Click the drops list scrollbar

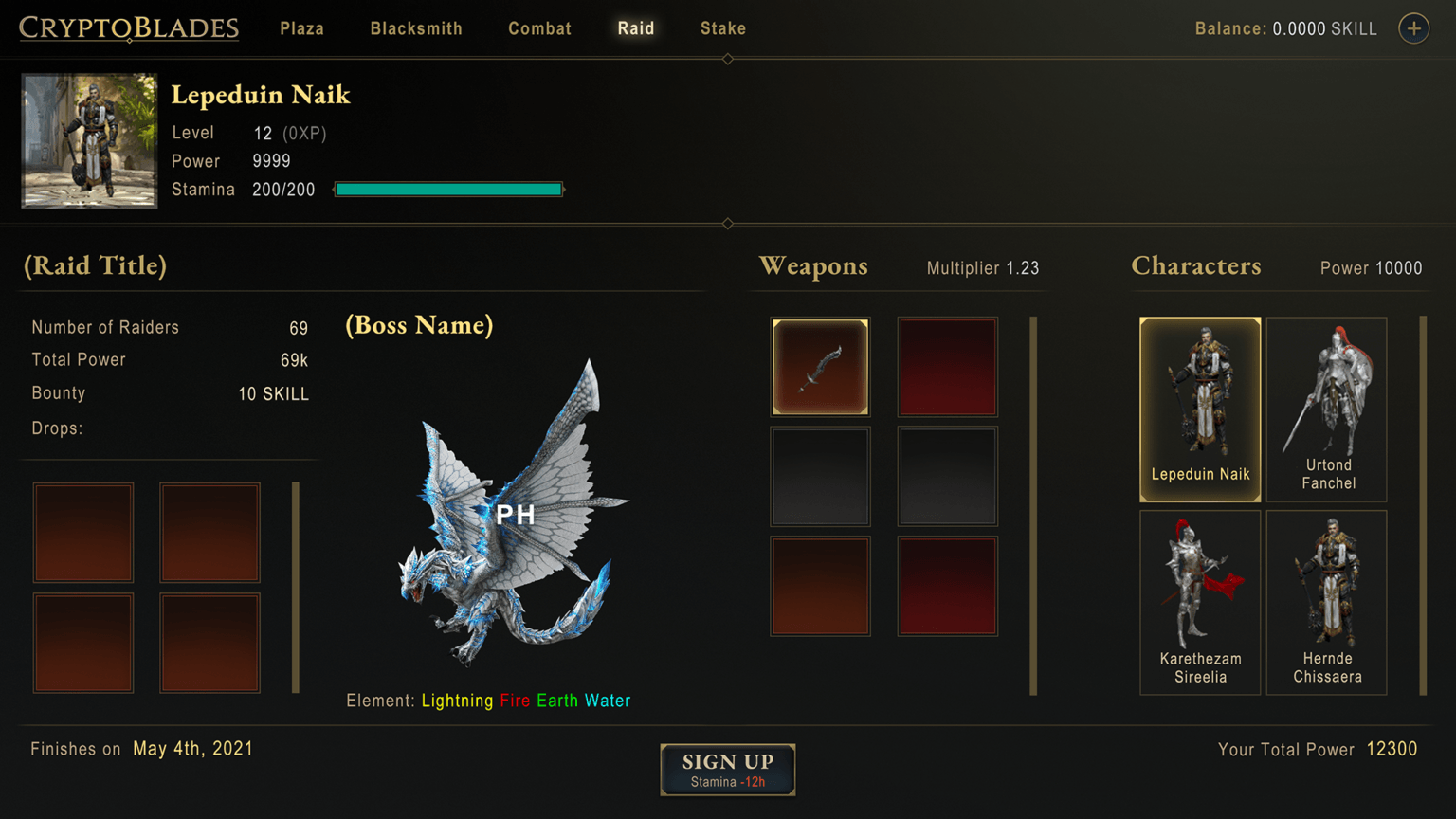click(x=296, y=587)
